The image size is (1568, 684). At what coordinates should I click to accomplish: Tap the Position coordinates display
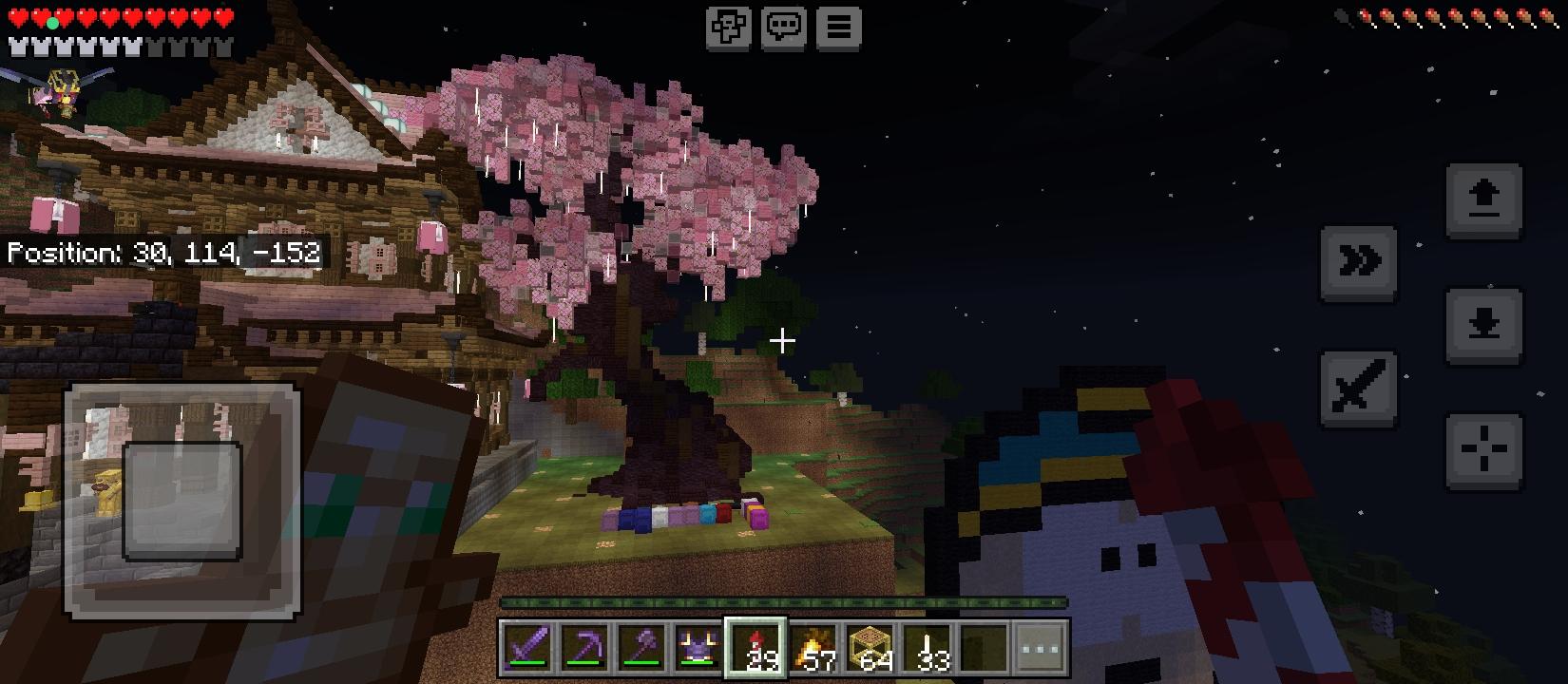pyautogui.click(x=162, y=252)
